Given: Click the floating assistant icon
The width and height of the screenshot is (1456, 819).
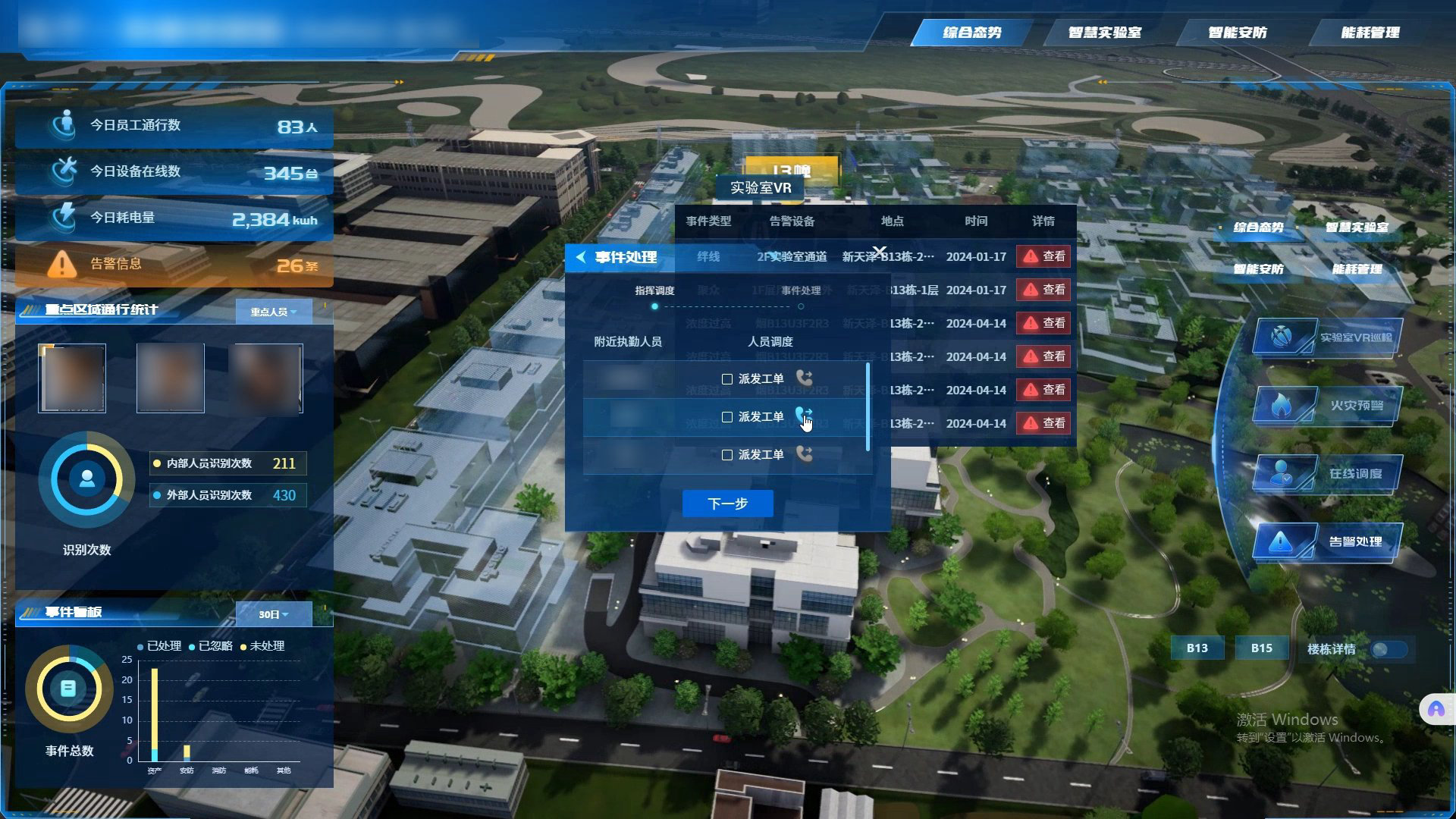Looking at the screenshot, I should click(1436, 710).
